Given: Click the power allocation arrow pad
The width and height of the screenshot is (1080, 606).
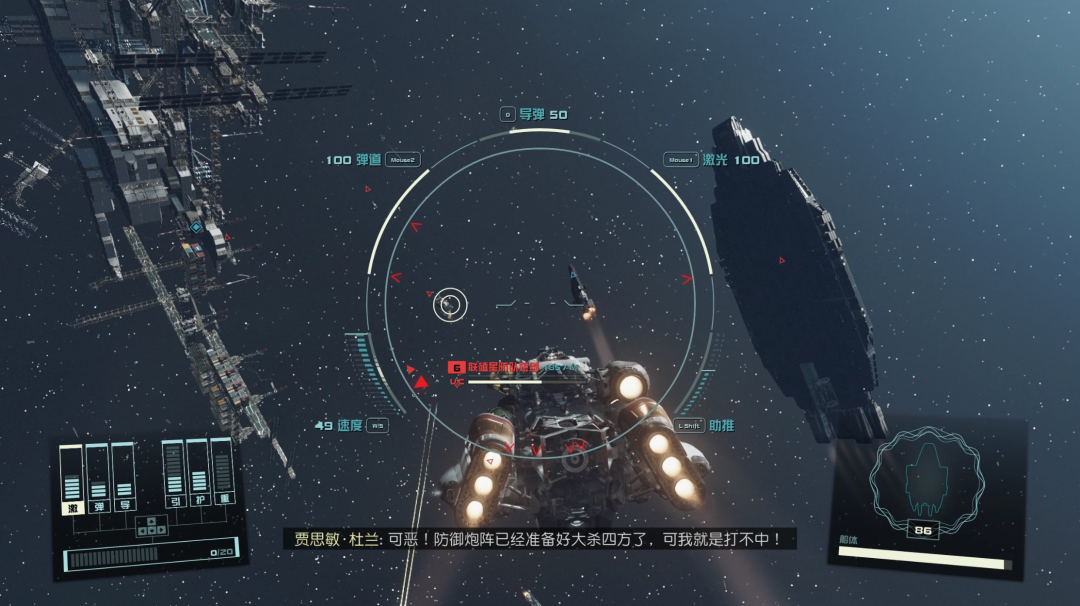Looking at the screenshot, I should (x=149, y=524).
